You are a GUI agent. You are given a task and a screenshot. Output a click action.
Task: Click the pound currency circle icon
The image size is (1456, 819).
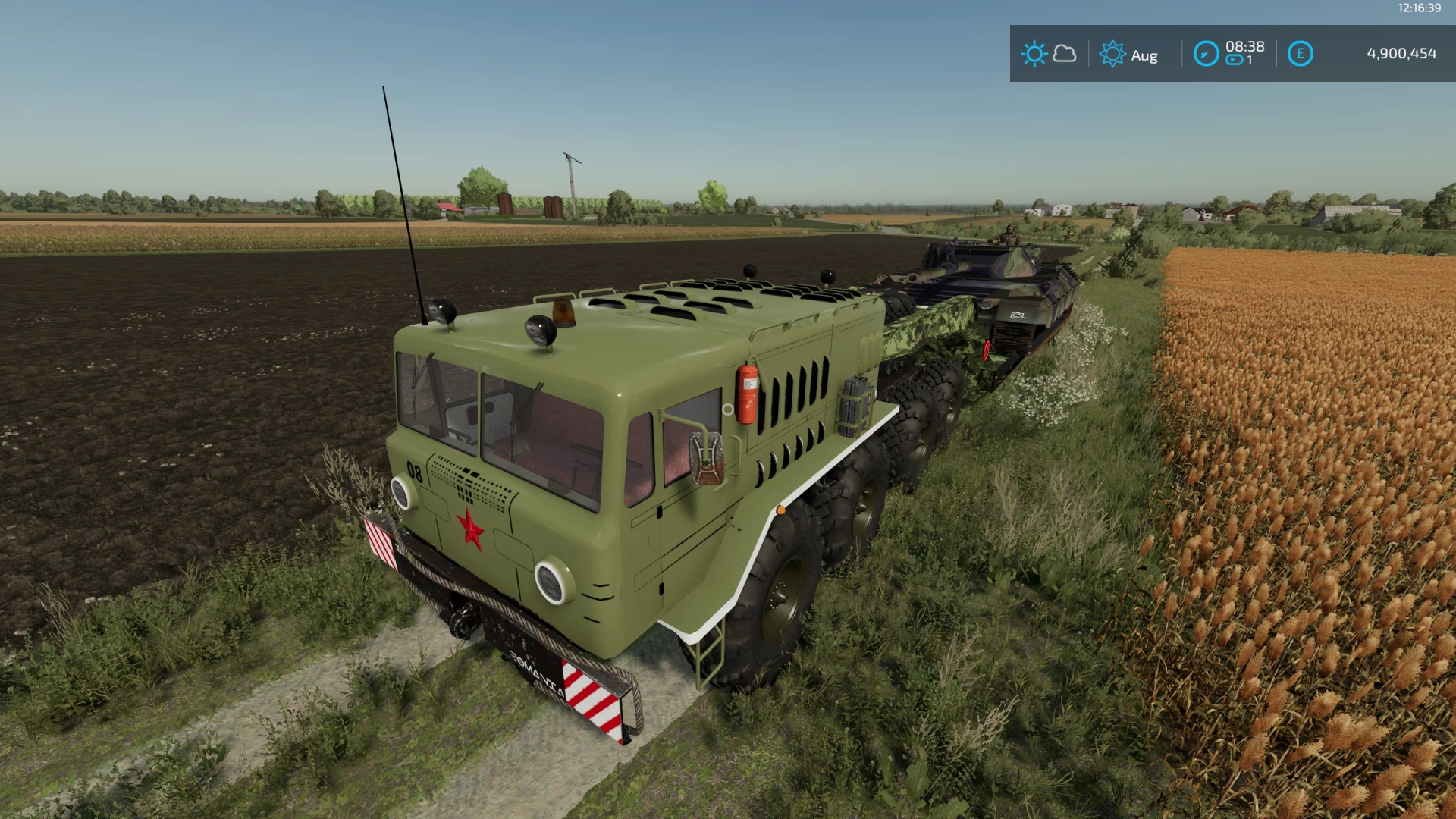tap(1300, 54)
